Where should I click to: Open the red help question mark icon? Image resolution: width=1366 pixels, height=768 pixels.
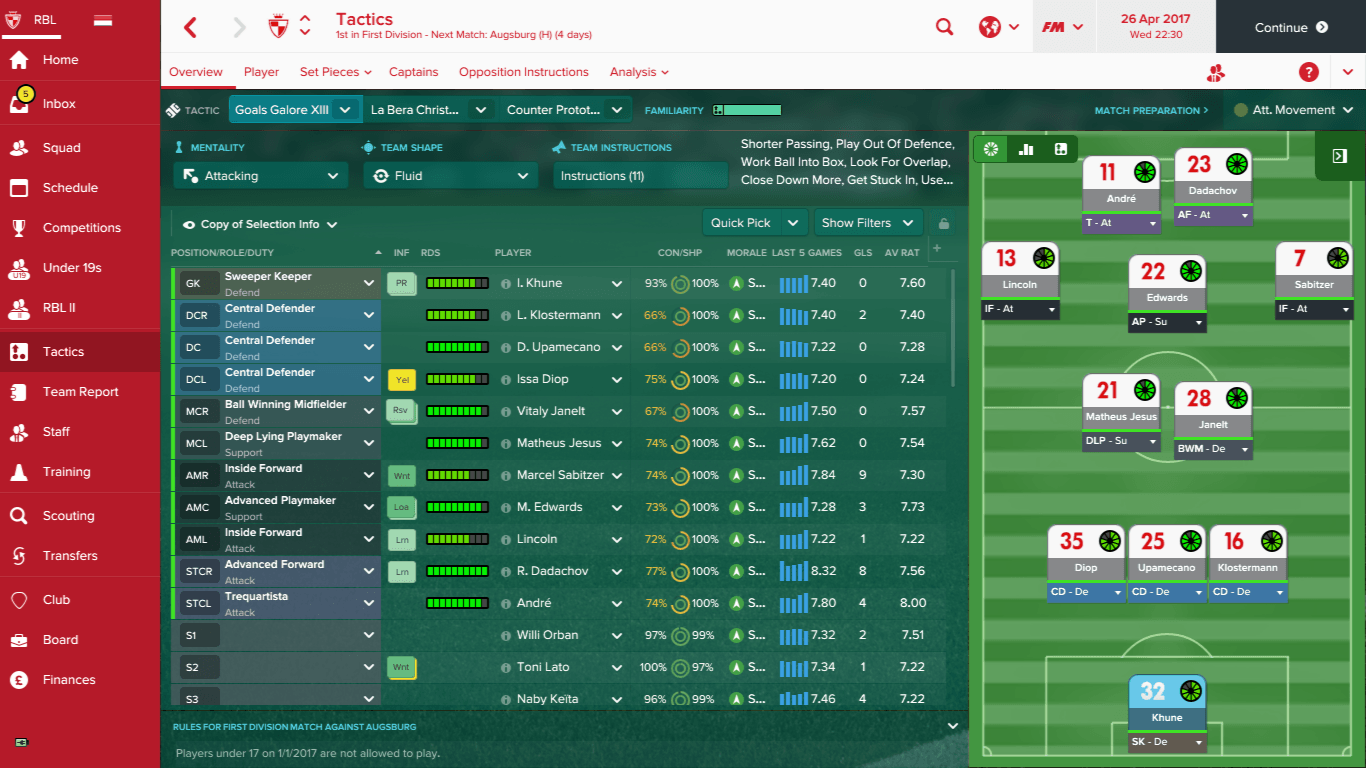coord(1308,71)
